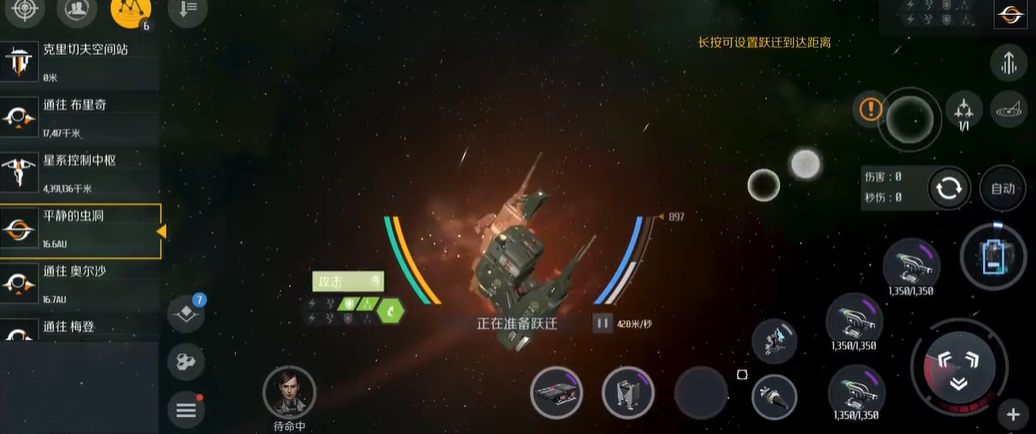Image resolution: width=1036 pixels, height=434 pixels.
Task: Open the drone fleet icon showing 1/1
Action: click(x=964, y=109)
